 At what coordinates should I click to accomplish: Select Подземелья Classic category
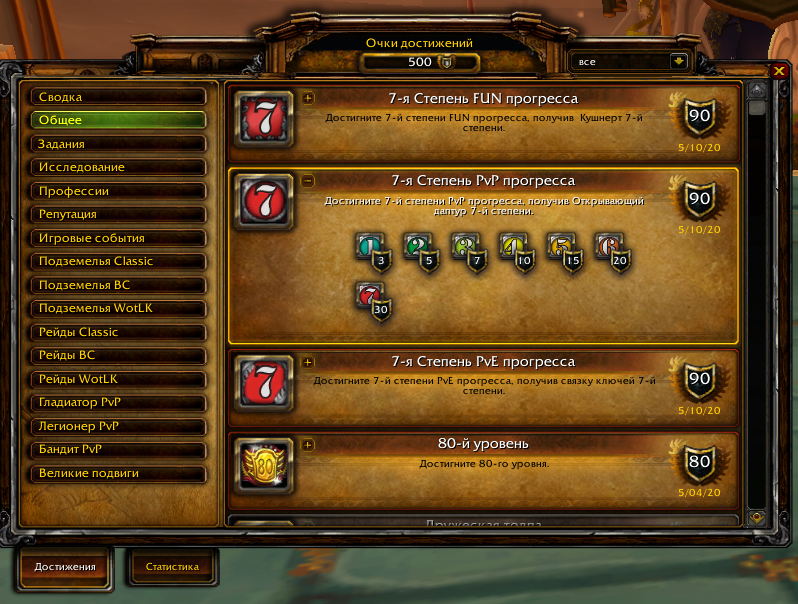tap(118, 261)
